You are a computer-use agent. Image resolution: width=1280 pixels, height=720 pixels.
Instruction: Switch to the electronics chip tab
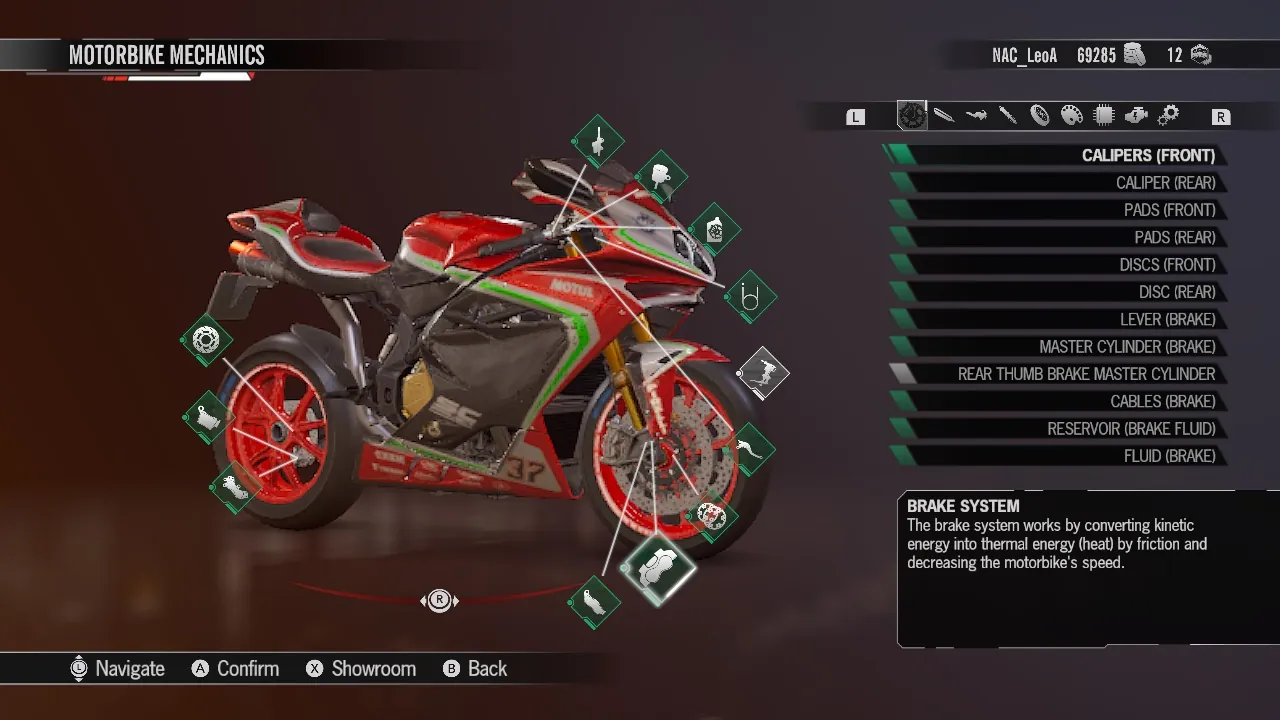point(1104,115)
